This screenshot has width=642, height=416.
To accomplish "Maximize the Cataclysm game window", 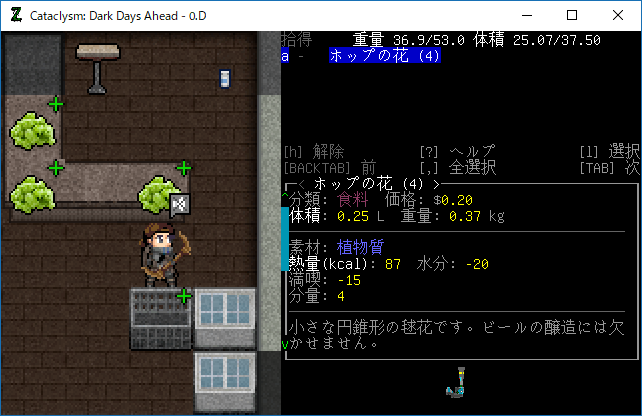I will [x=571, y=15].
